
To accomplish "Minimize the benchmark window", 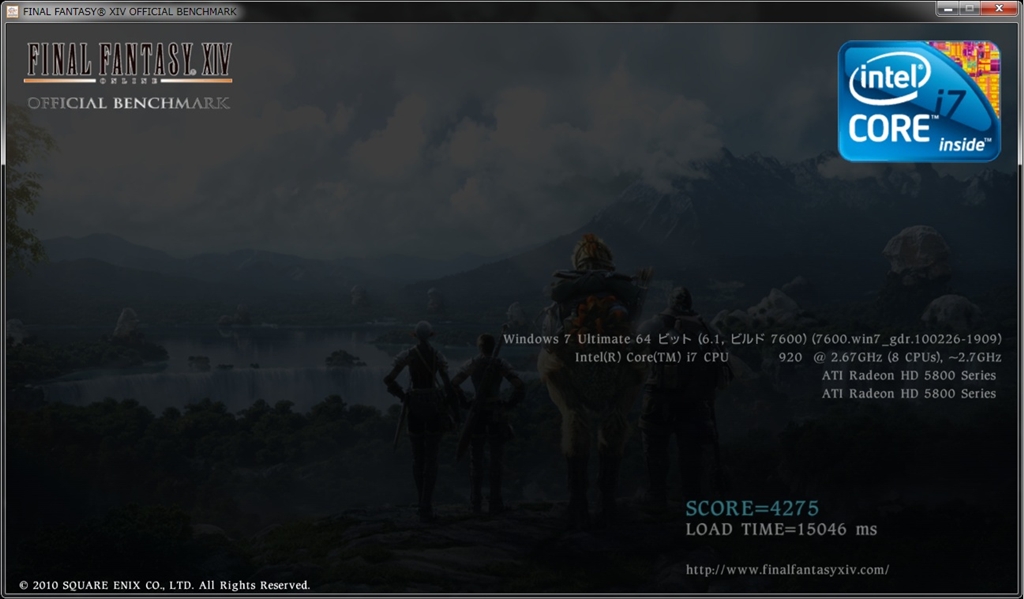I will [x=948, y=9].
